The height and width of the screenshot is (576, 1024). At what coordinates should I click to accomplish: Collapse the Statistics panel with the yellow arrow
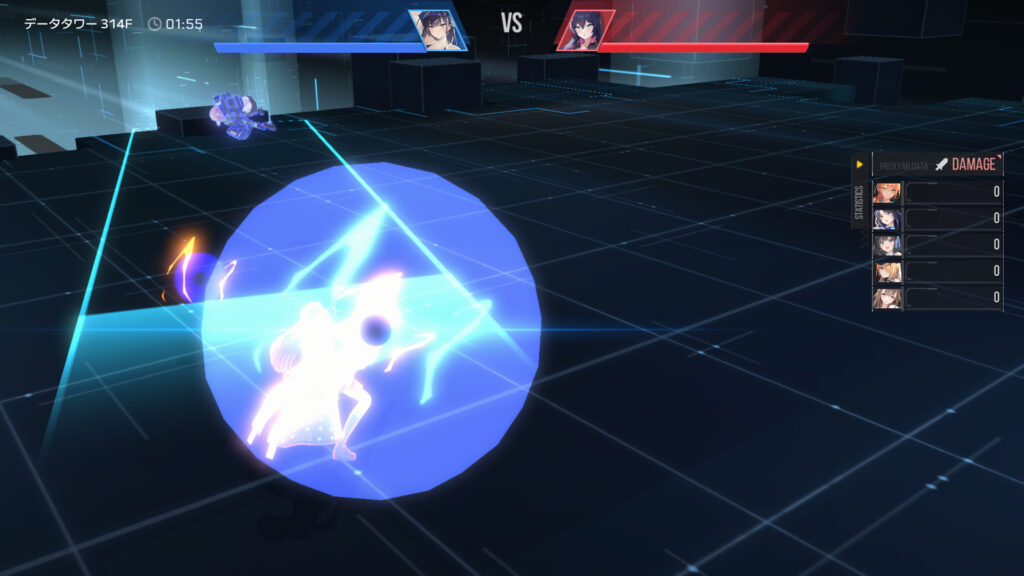click(858, 164)
